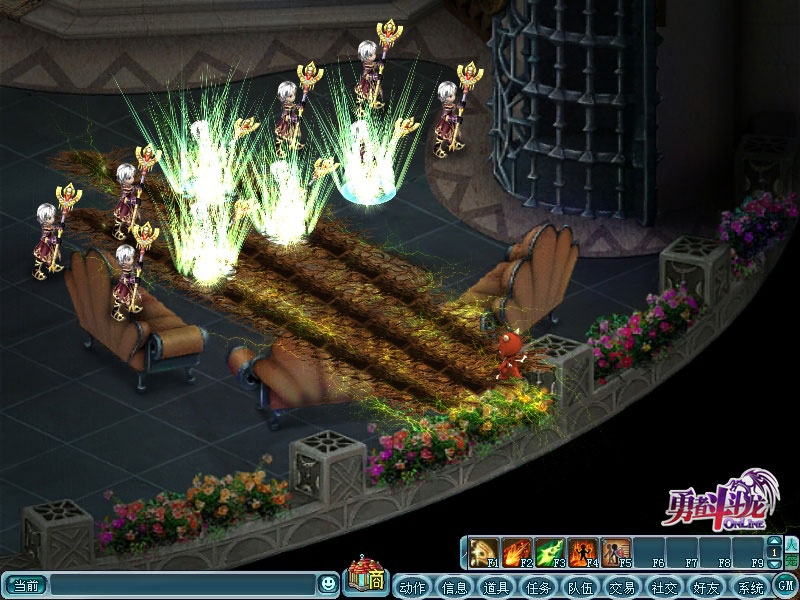This screenshot has width=800, height=600.
Task: Use the F5 figure-with-scroll skill
Action: pos(615,552)
